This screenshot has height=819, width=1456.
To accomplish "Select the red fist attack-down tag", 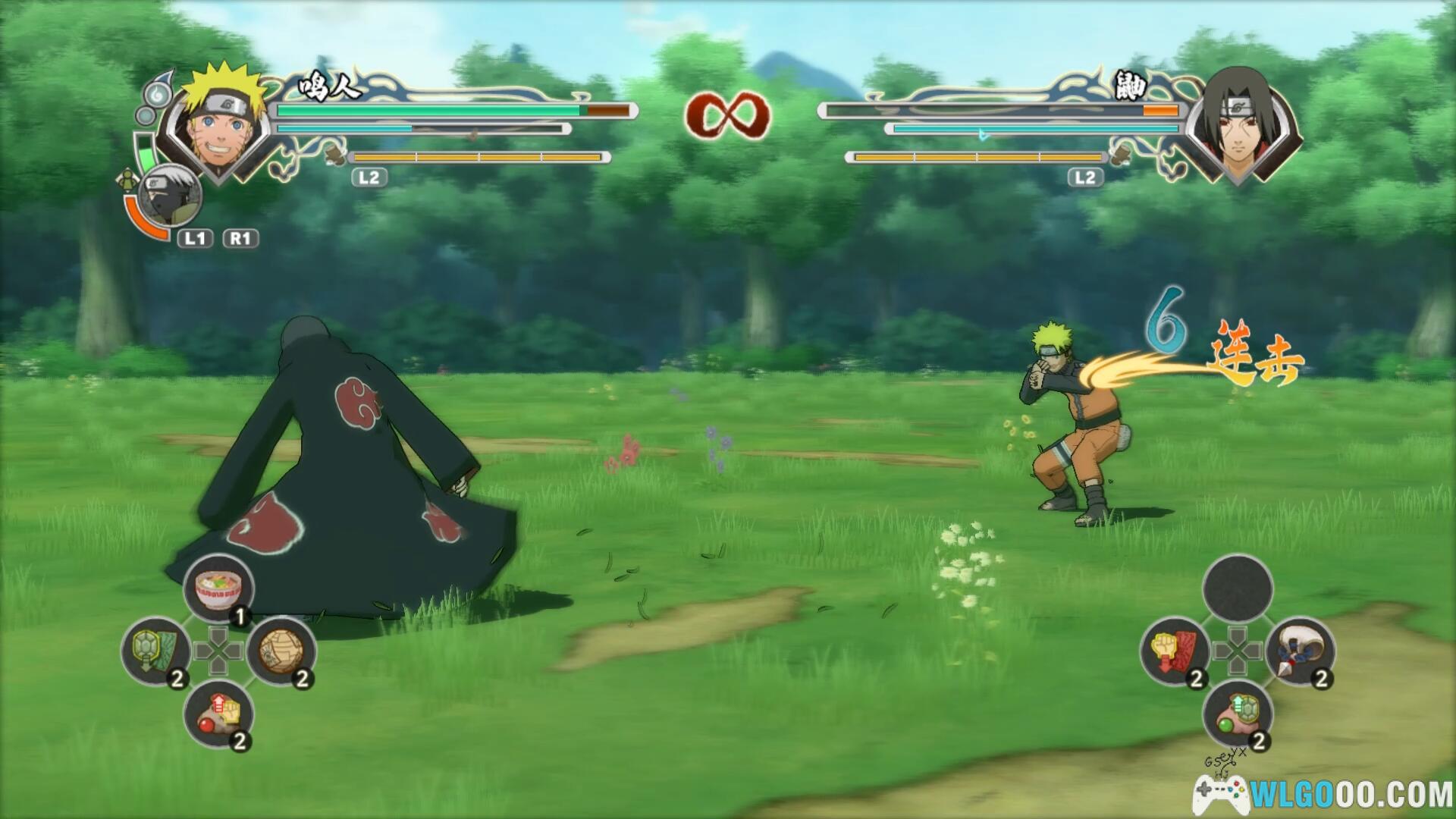I will click(x=1175, y=651).
